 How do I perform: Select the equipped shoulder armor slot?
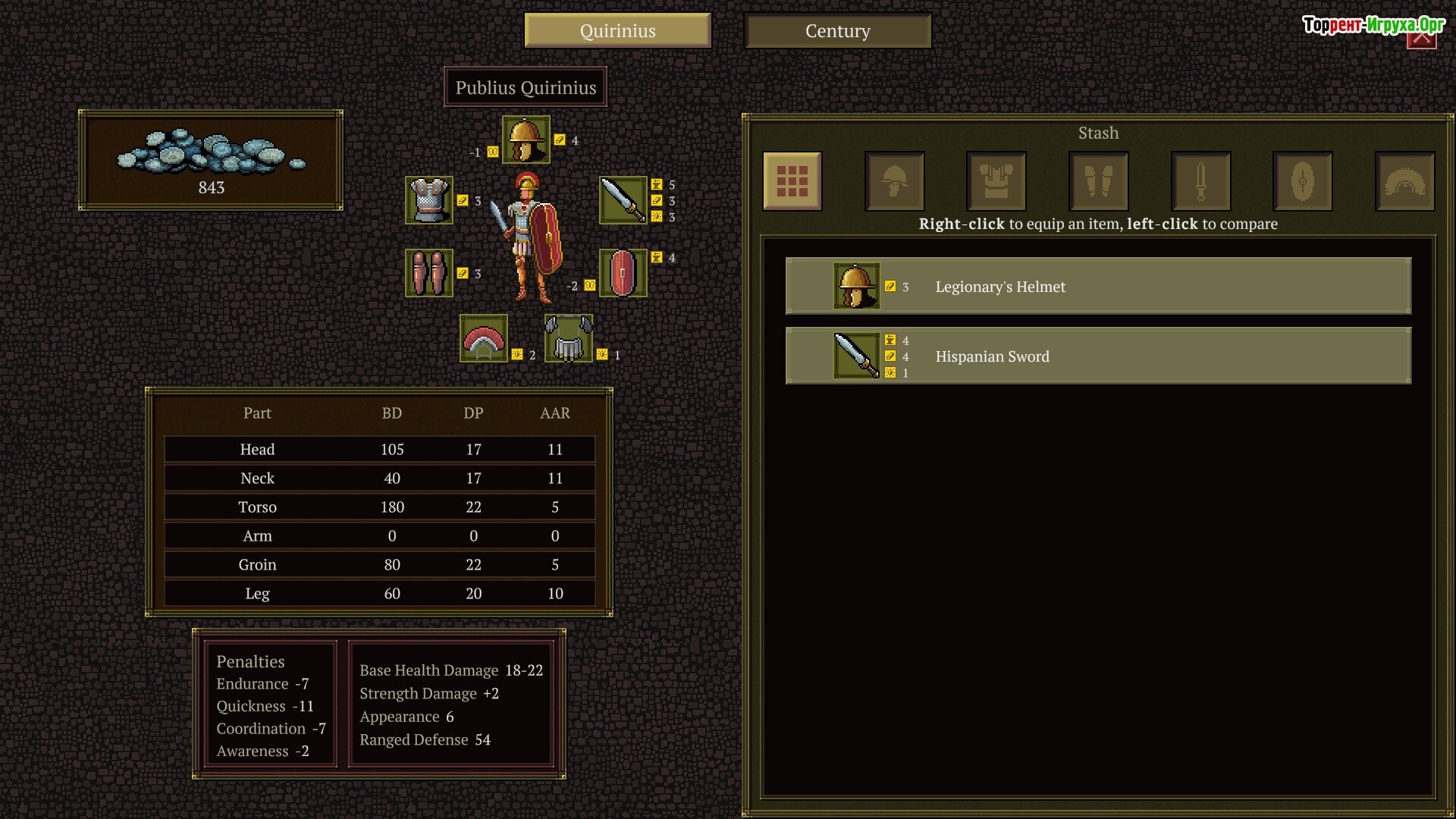click(569, 338)
